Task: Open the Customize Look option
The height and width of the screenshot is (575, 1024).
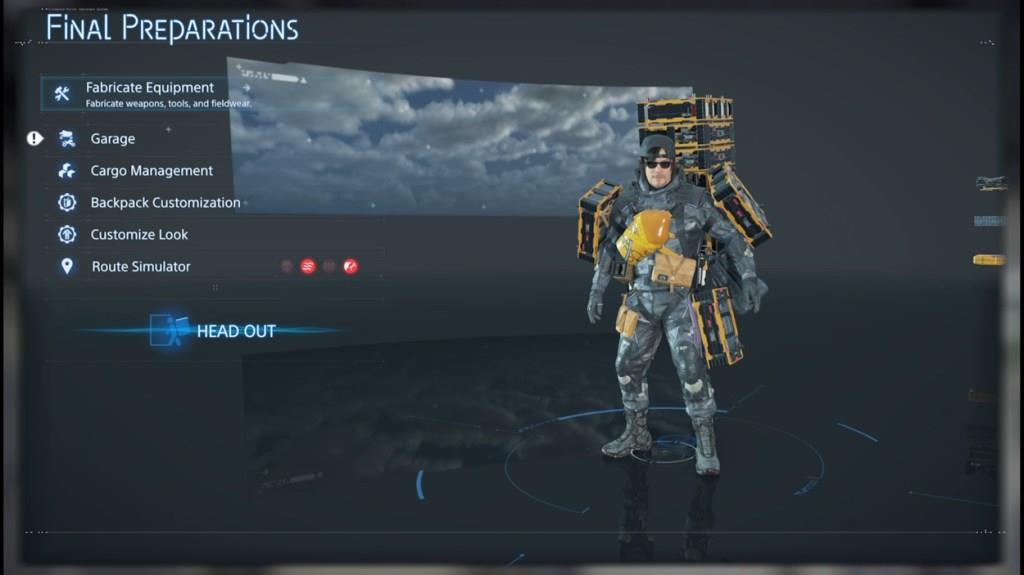Action: click(139, 235)
